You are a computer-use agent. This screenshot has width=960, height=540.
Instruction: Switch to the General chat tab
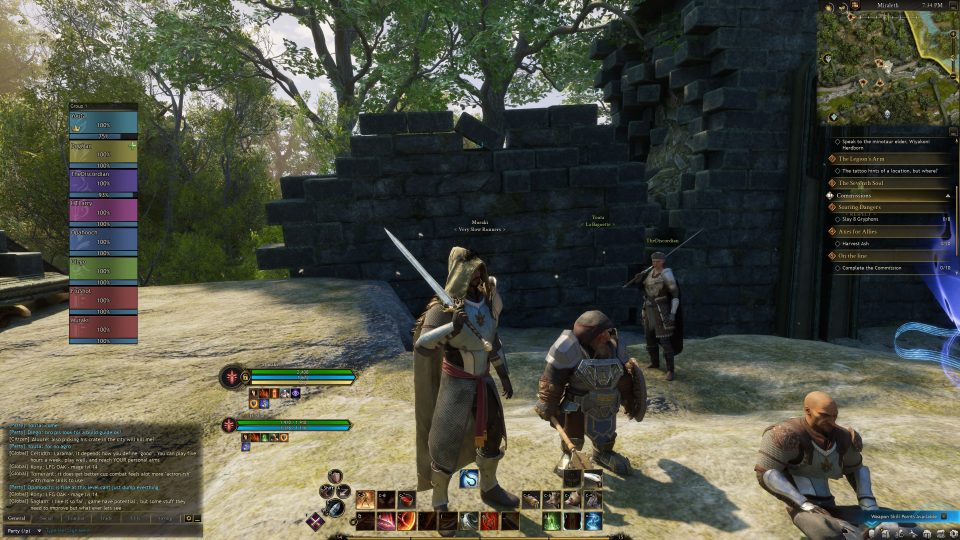coord(17,518)
